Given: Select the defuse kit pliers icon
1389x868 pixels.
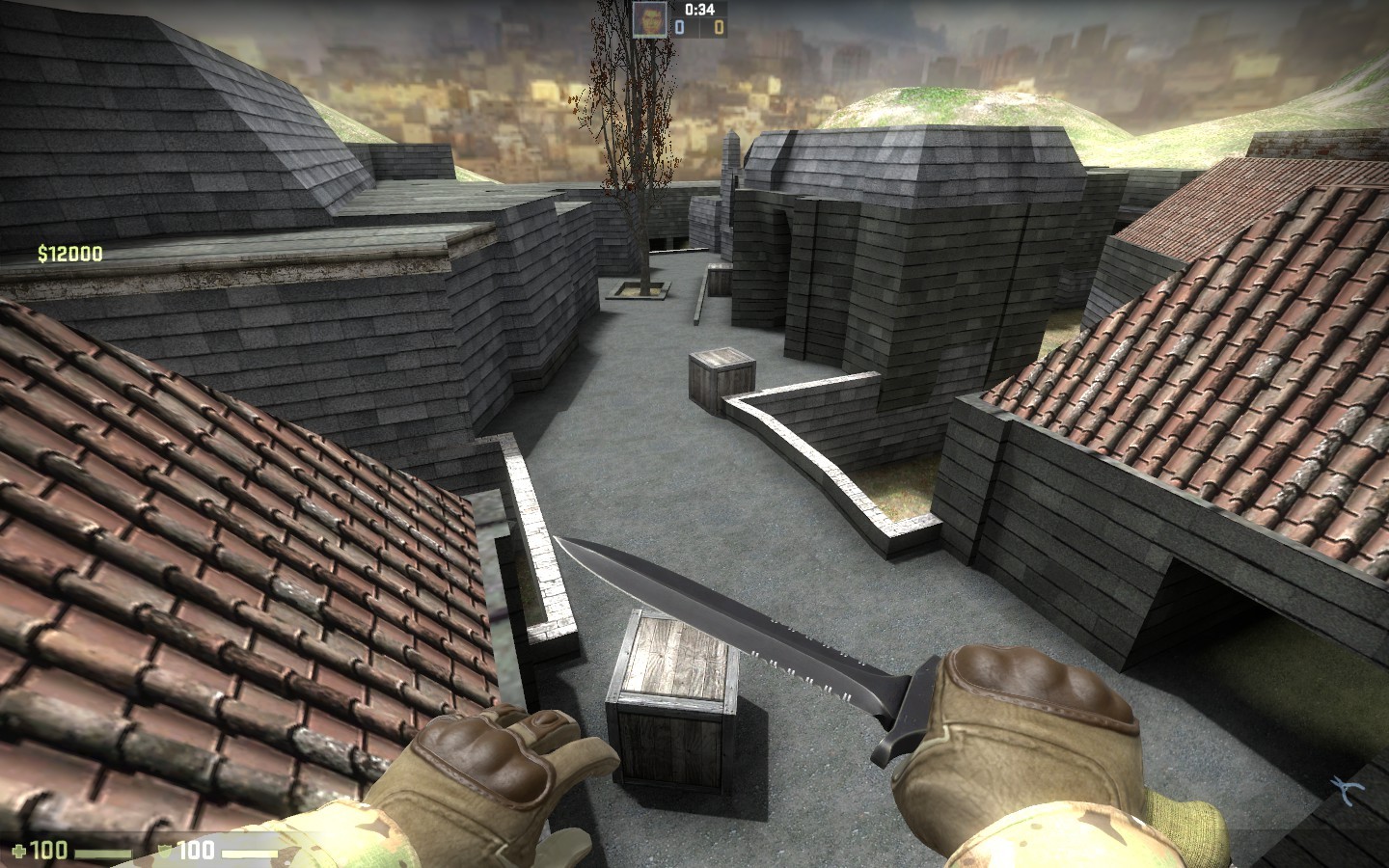Looking at the screenshot, I should coord(1347,786).
